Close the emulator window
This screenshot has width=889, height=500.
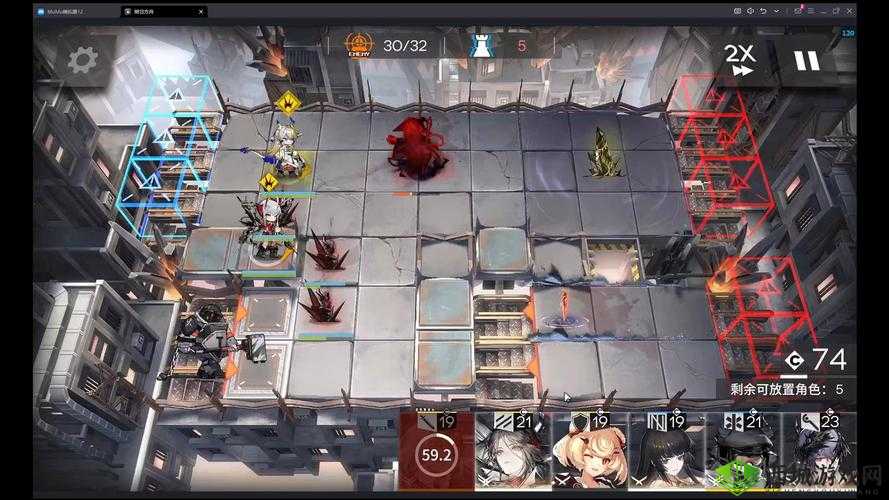(848, 11)
